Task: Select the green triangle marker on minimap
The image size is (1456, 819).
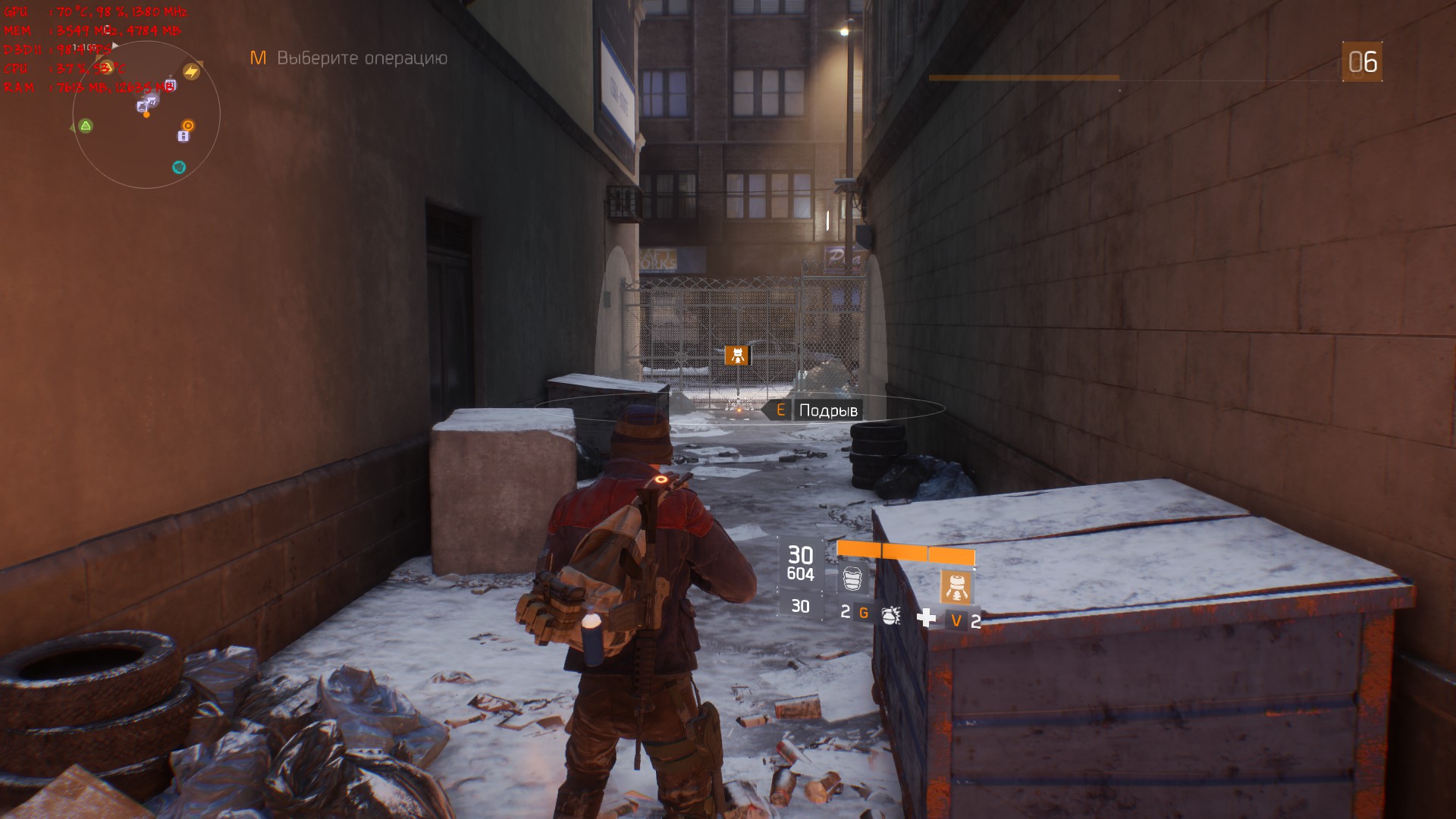Action: click(x=86, y=126)
